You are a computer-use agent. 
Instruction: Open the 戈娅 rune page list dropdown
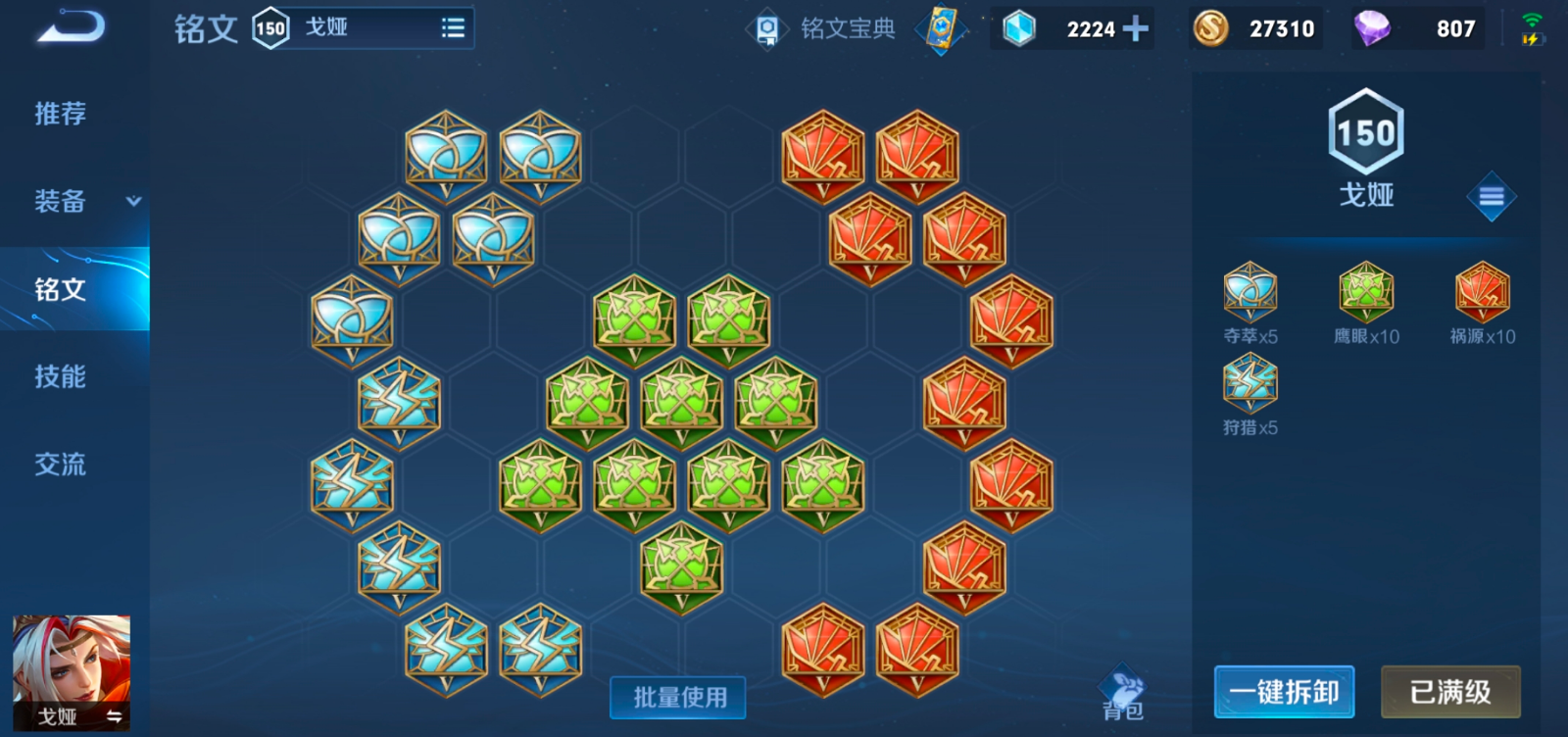453,28
